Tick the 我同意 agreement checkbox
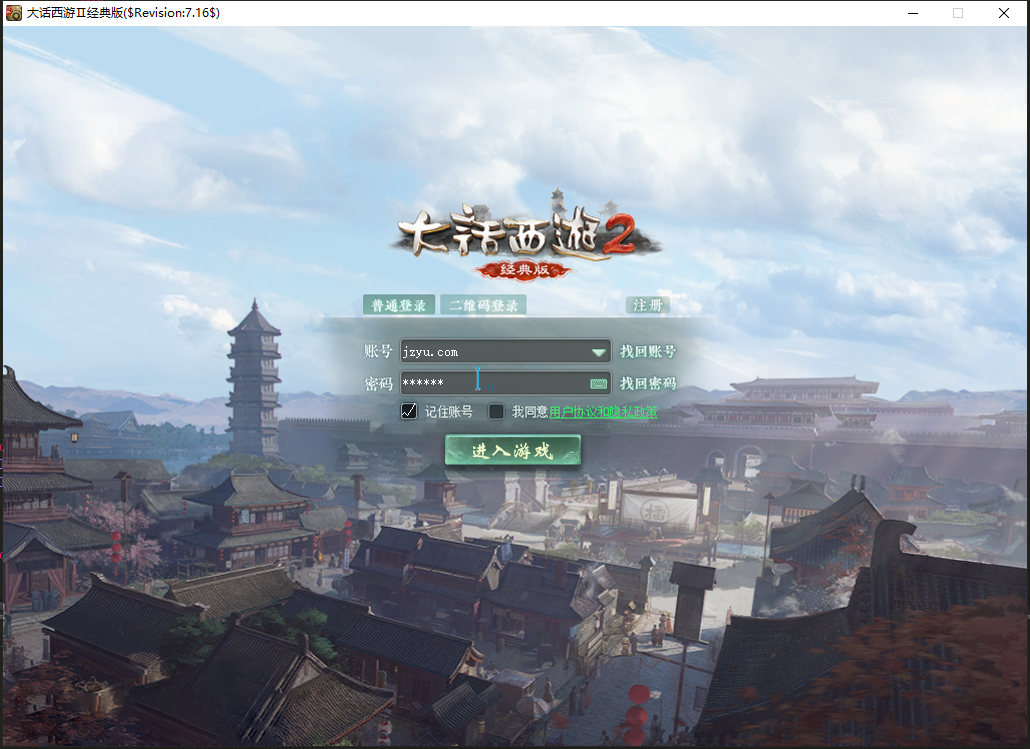The image size is (1030, 749). (x=496, y=411)
